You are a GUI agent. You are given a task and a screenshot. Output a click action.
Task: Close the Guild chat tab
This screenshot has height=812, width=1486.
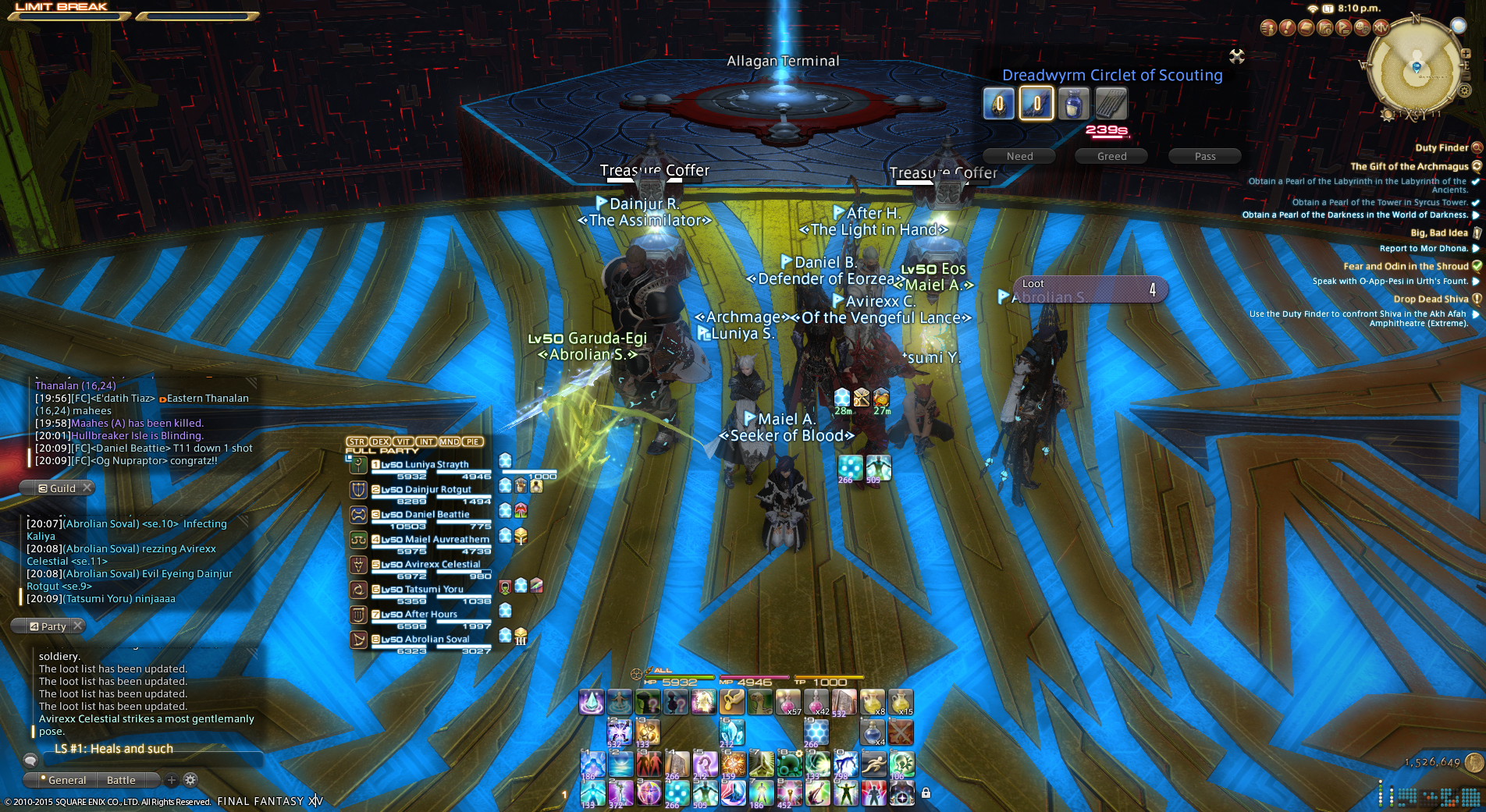click(x=87, y=488)
